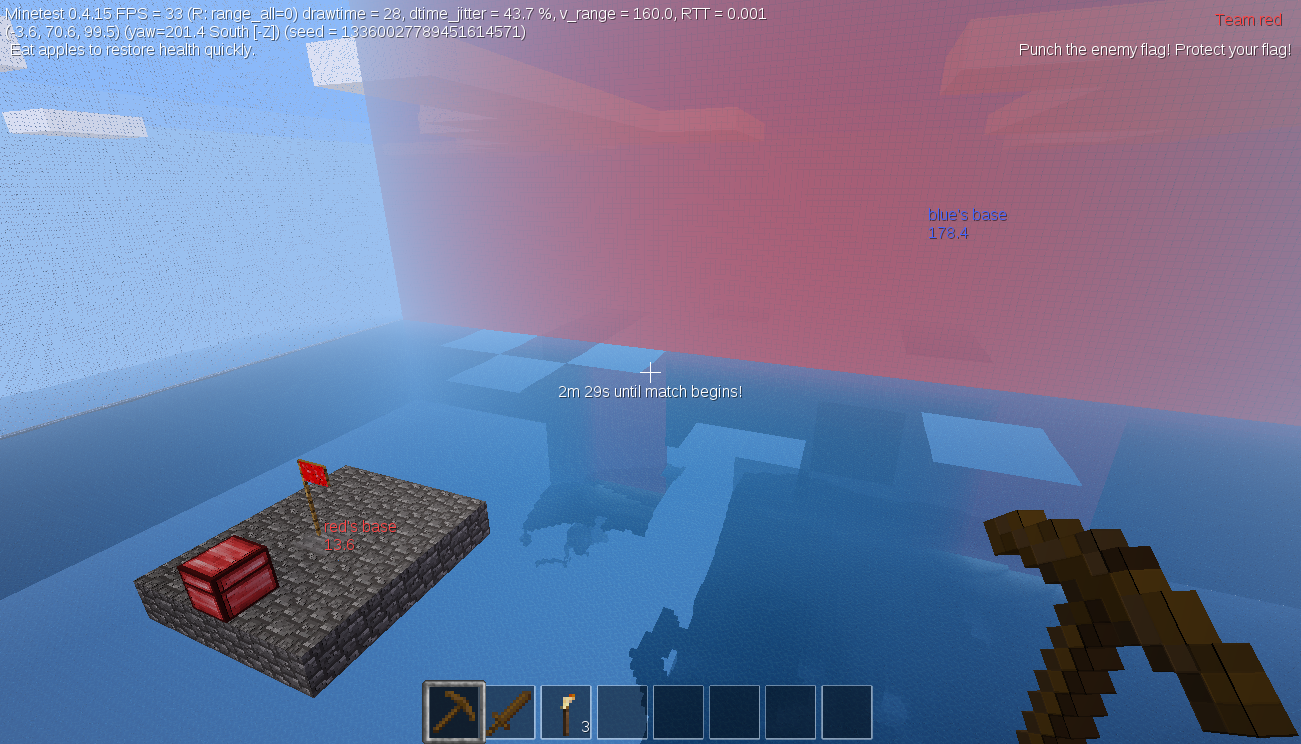Click the 178.4 distance readout
Viewport: 1301px width, 744px height.
946,233
